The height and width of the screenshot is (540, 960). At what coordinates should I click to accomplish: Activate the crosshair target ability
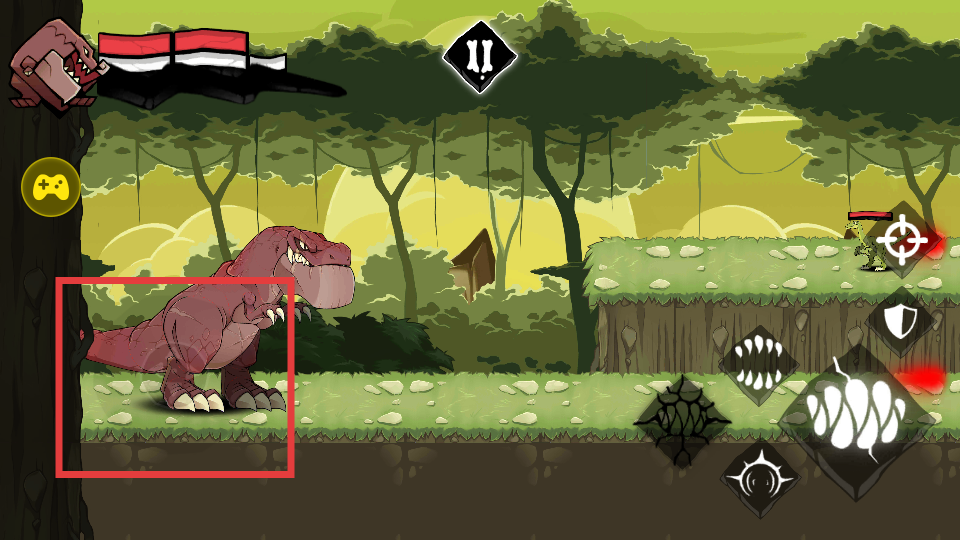point(899,239)
